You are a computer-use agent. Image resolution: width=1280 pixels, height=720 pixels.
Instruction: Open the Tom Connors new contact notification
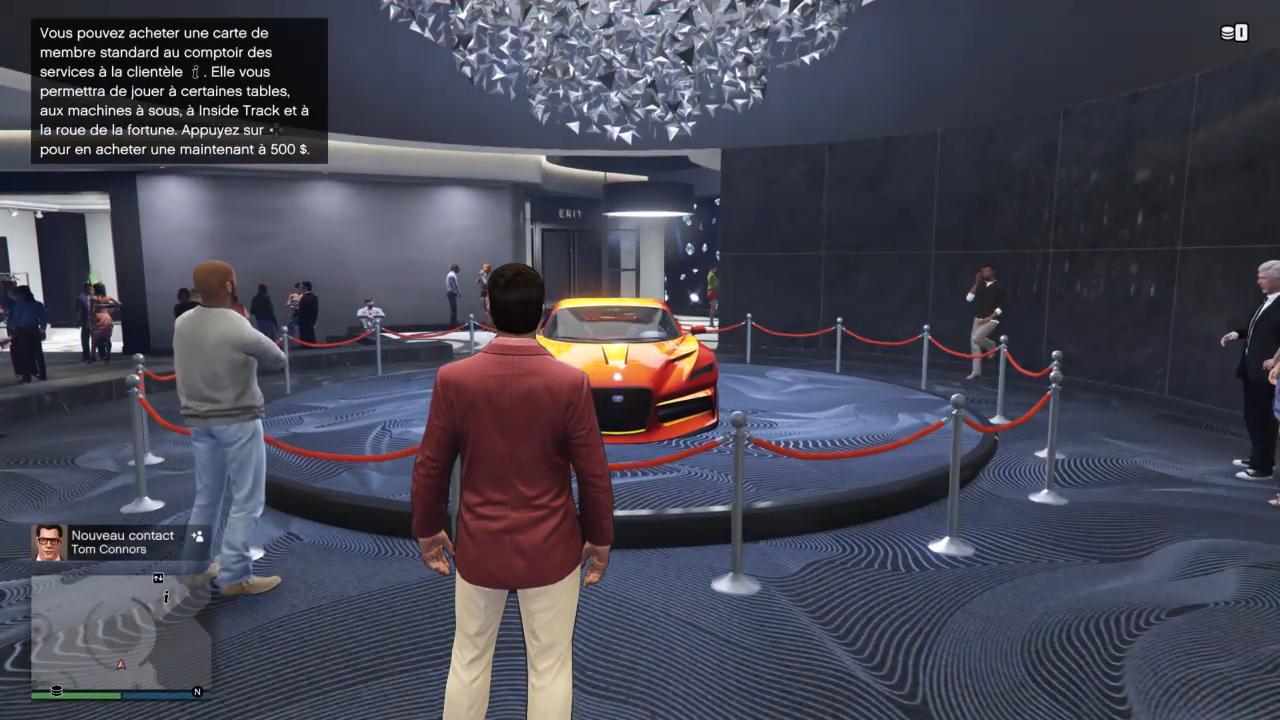122,542
